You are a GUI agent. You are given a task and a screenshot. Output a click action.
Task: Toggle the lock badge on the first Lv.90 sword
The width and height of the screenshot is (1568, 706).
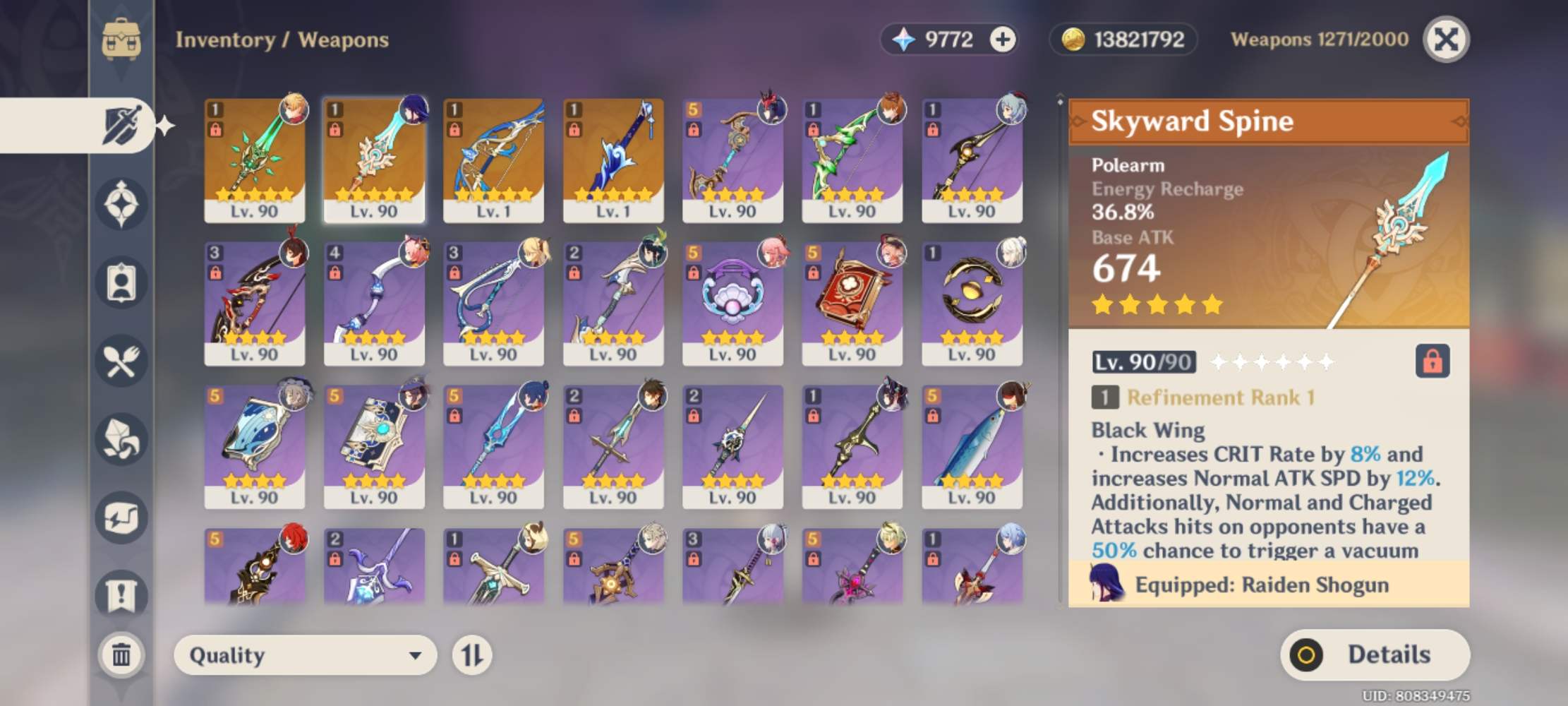(x=216, y=129)
